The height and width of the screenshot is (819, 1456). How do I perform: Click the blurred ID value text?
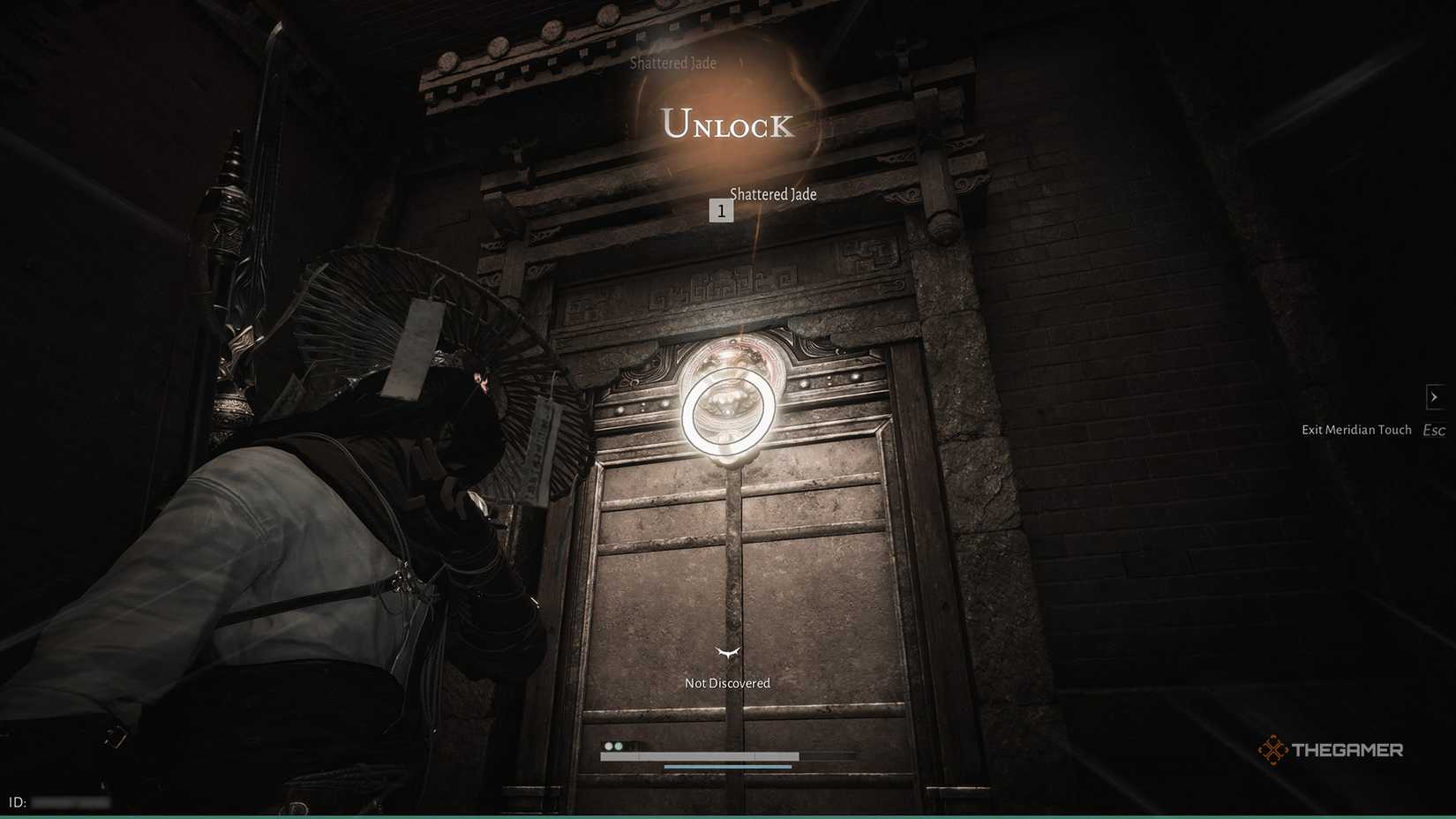(x=71, y=801)
